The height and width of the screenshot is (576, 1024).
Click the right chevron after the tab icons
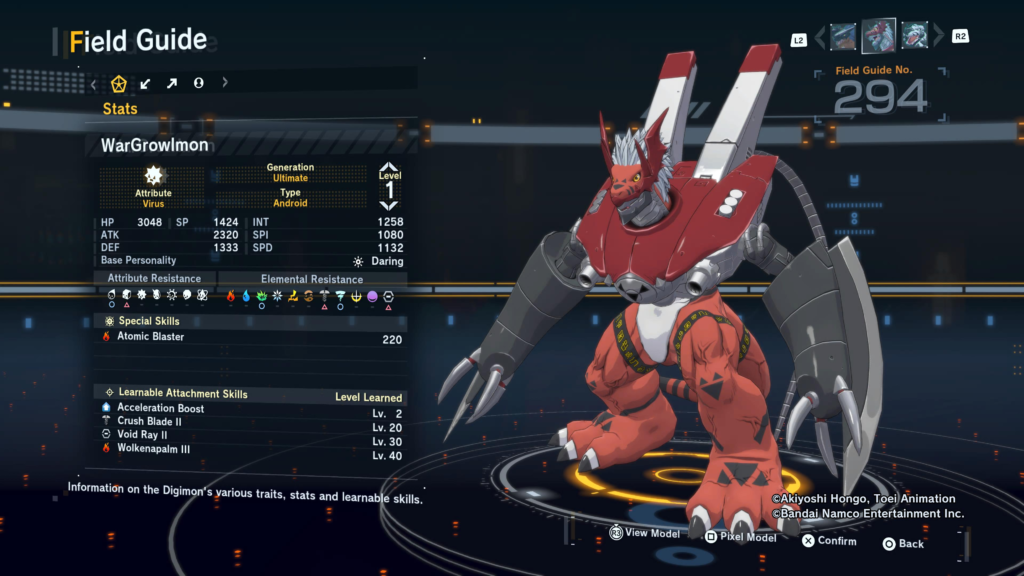[x=225, y=83]
